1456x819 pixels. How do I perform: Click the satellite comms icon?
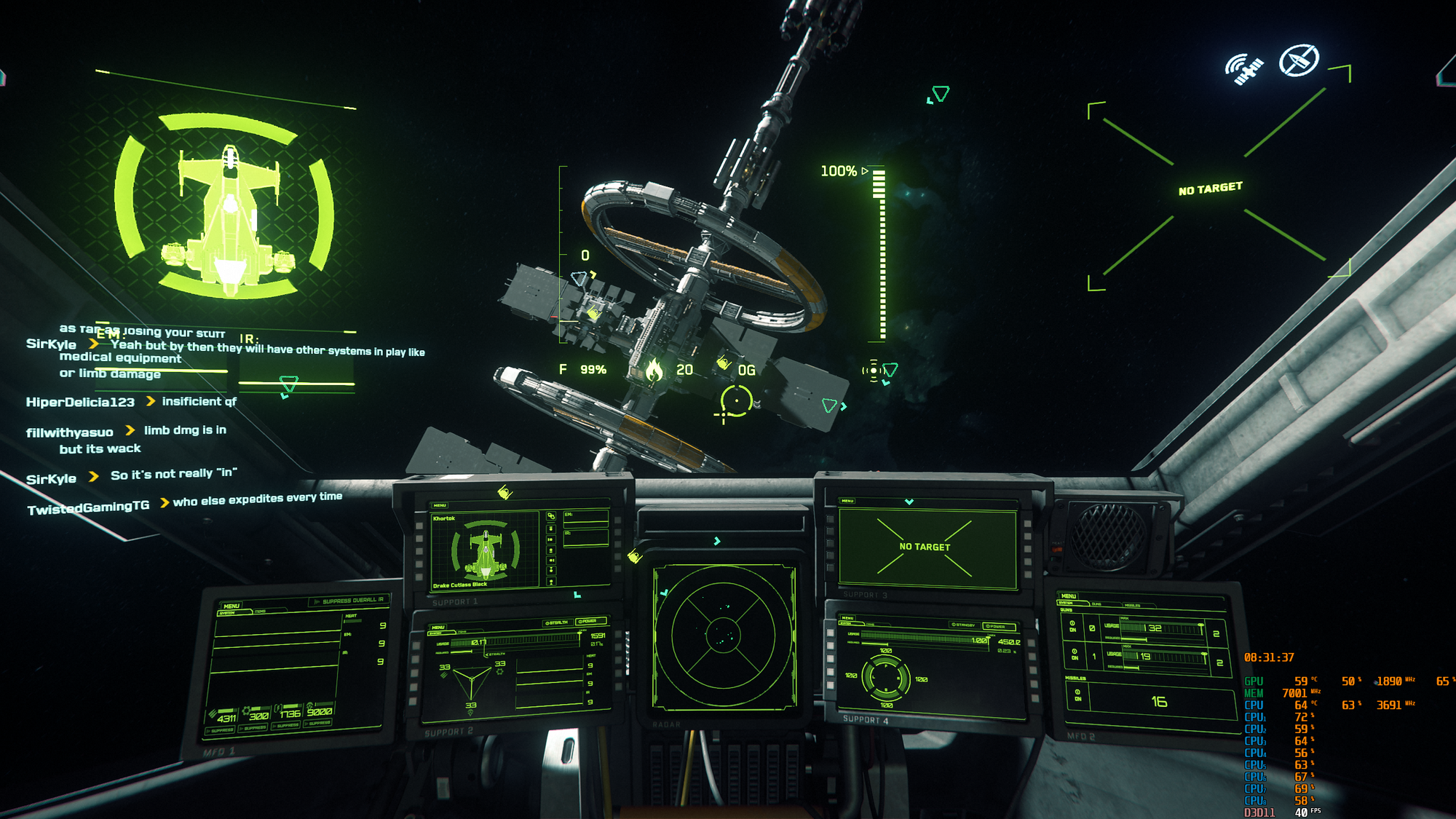tap(1244, 69)
